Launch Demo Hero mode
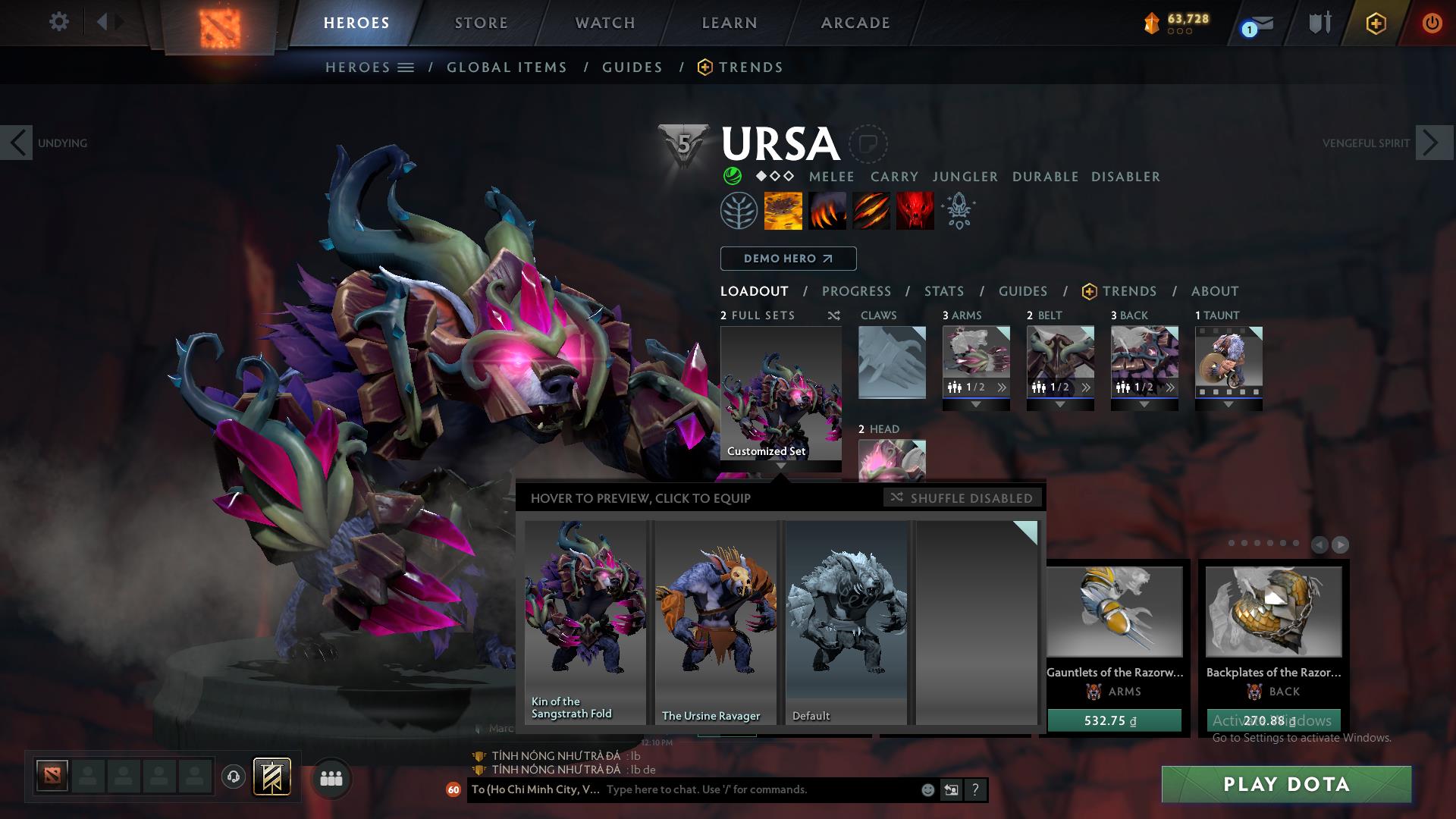1456x819 pixels. coord(788,259)
